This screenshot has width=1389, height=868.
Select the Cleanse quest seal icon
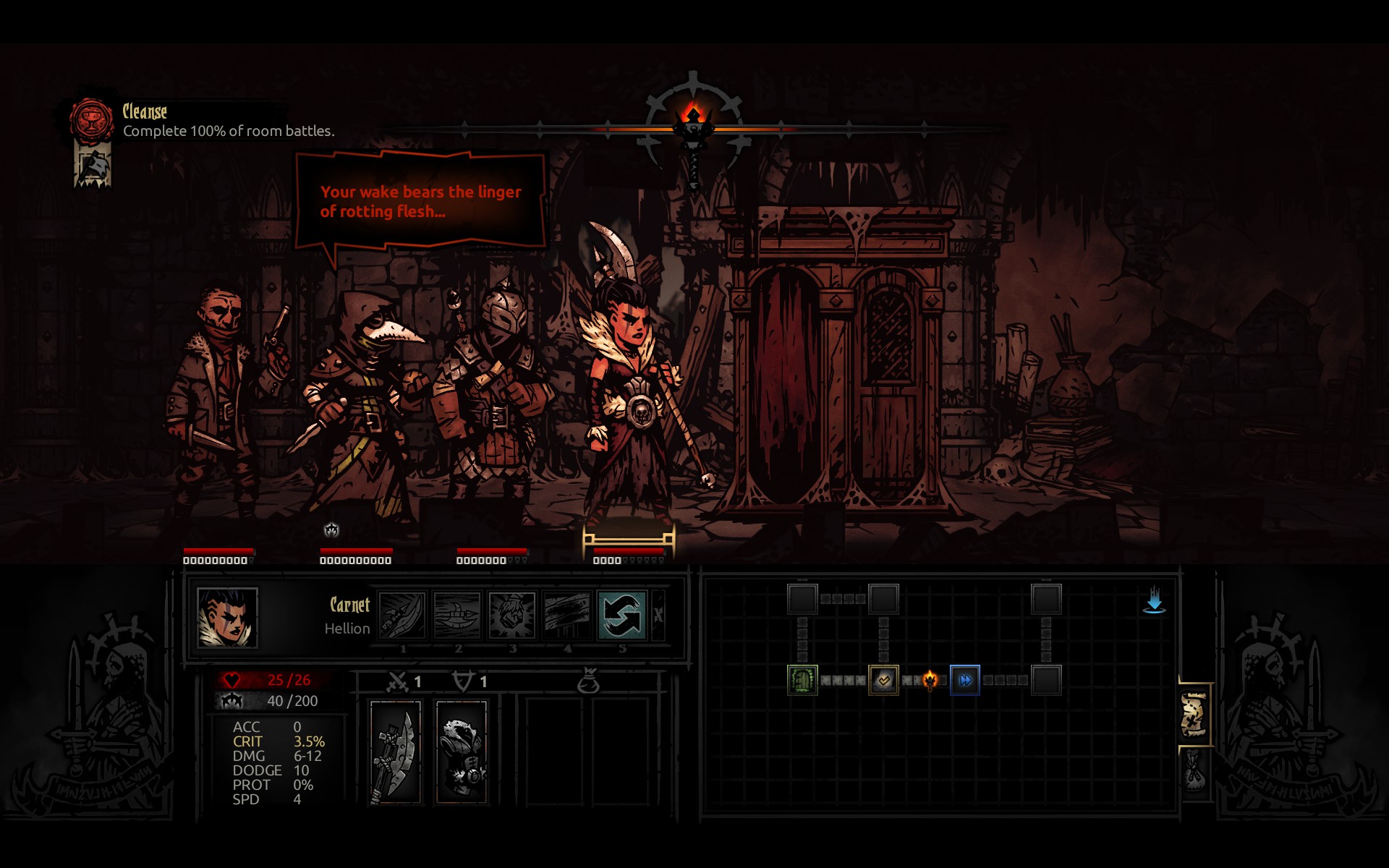(91, 120)
